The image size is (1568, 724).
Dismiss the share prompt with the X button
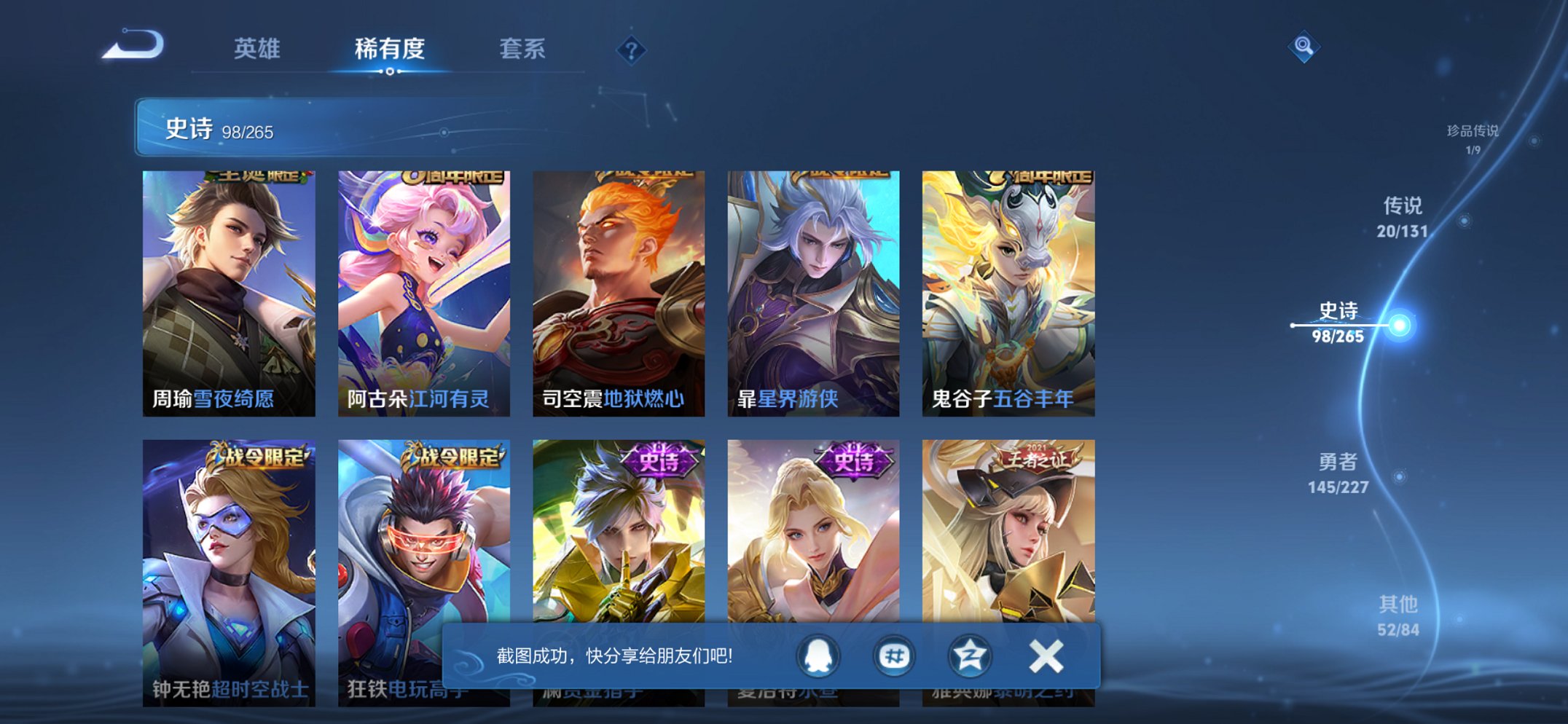click(x=1045, y=657)
